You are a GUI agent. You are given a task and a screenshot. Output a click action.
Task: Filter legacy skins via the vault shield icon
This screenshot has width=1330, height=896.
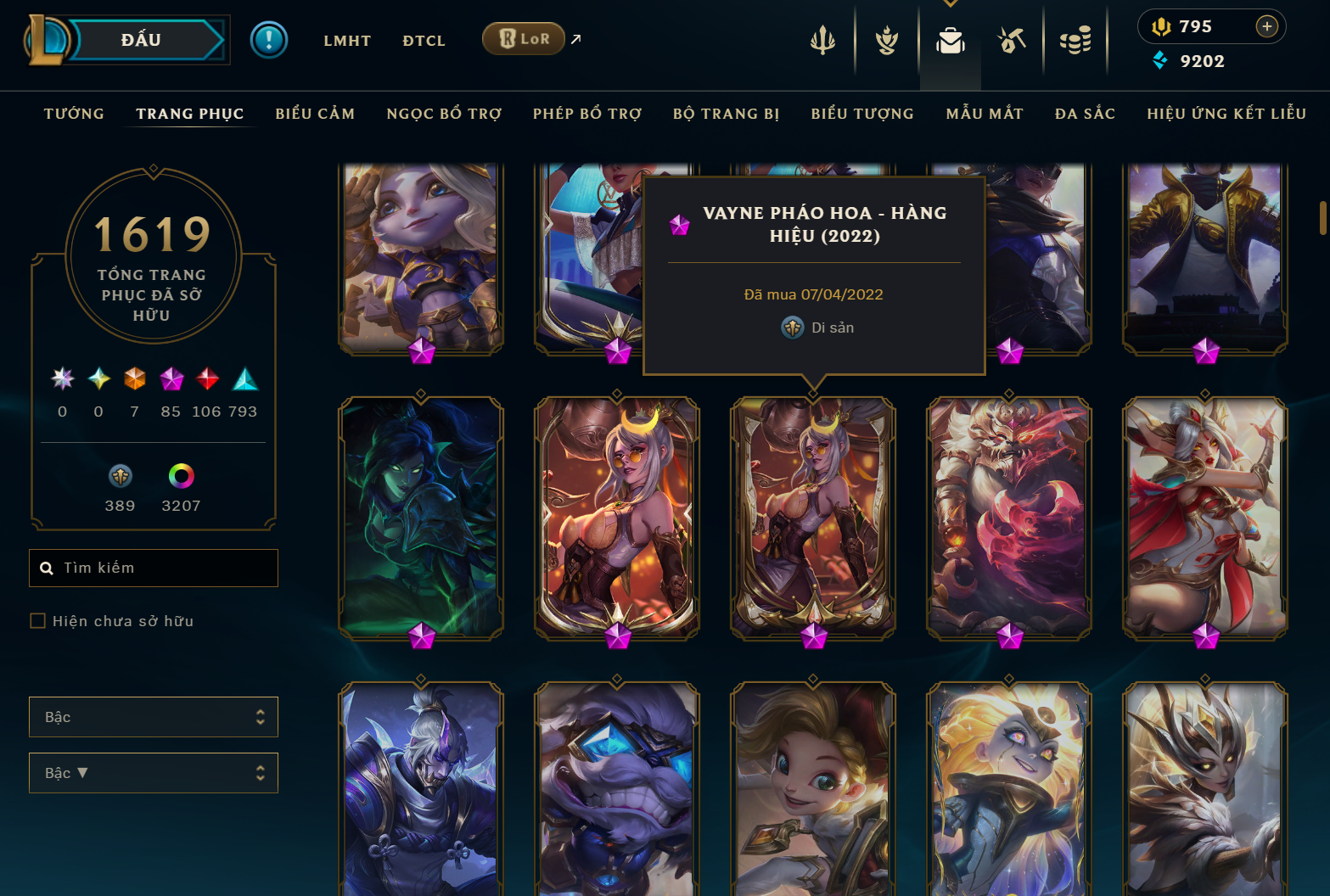tap(120, 477)
